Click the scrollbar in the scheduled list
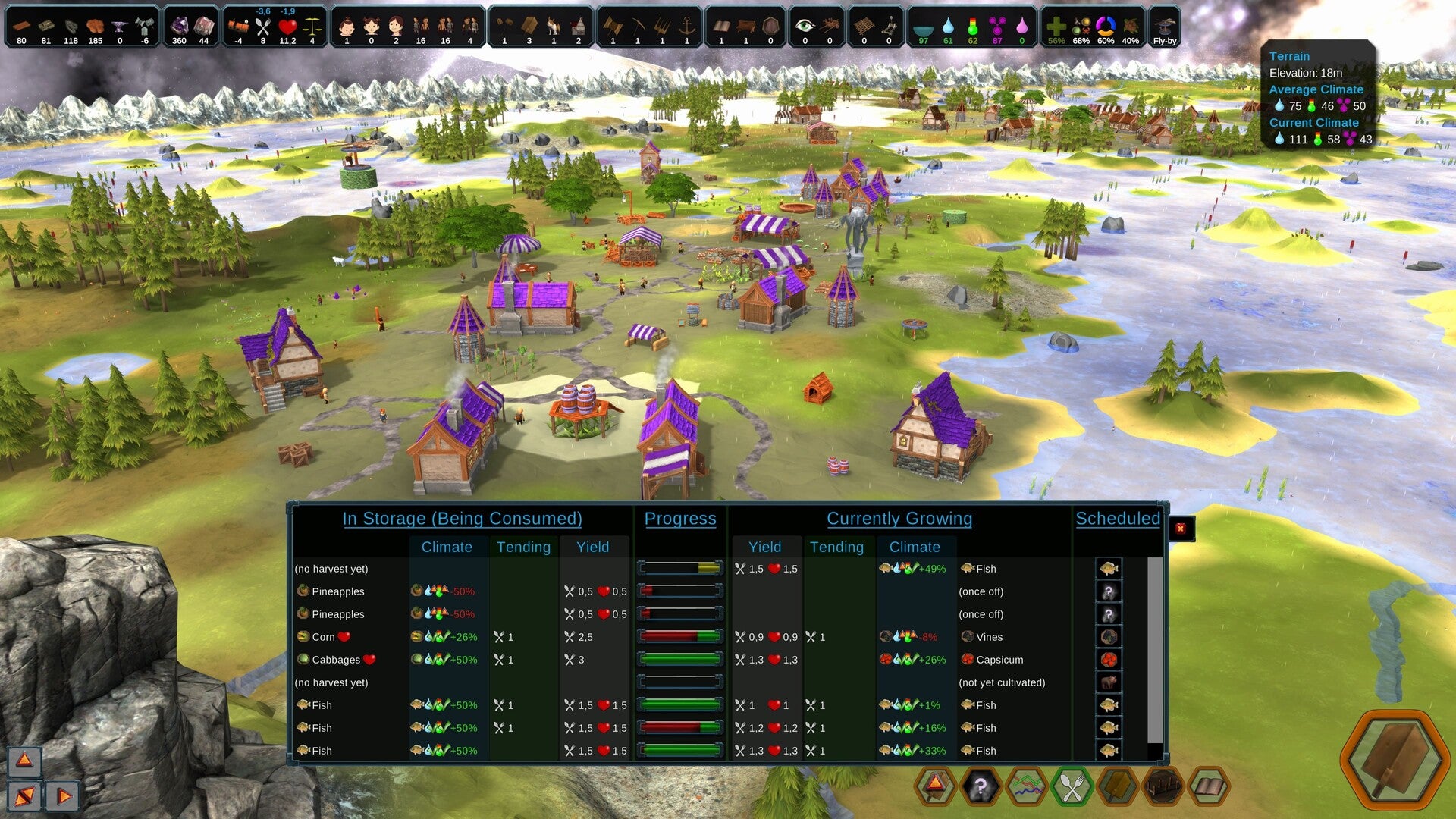Viewport: 1456px width, 819px height. coord(1155,652)
